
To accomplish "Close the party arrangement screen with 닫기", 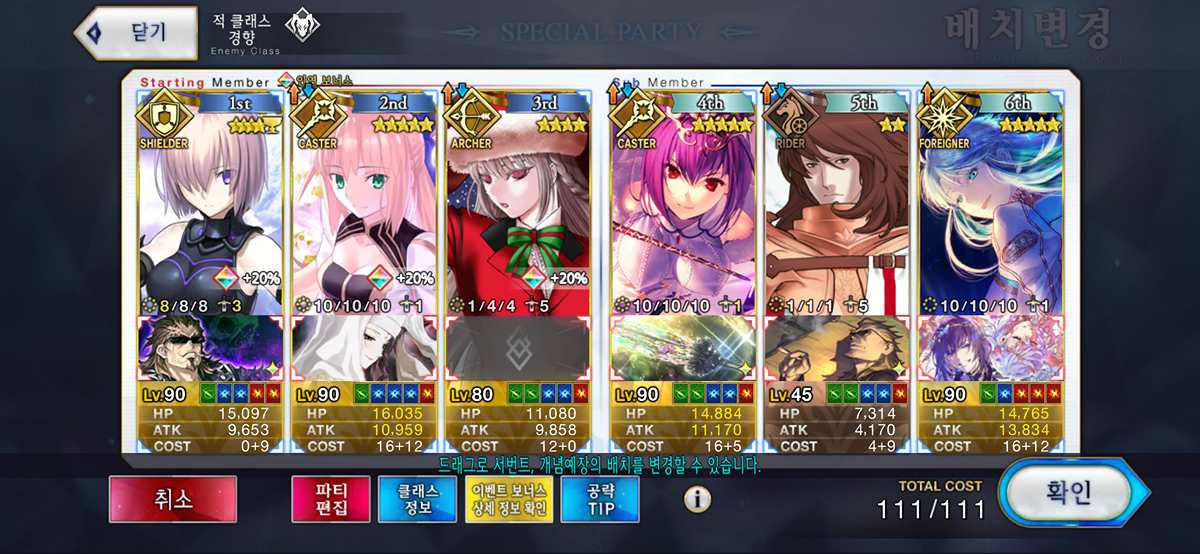I will pos(136,32).
